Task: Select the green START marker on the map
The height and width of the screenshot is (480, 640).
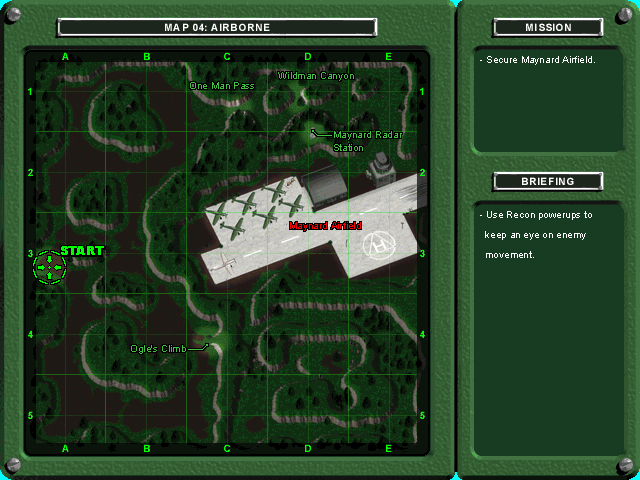Action: (x=49, y=267)
